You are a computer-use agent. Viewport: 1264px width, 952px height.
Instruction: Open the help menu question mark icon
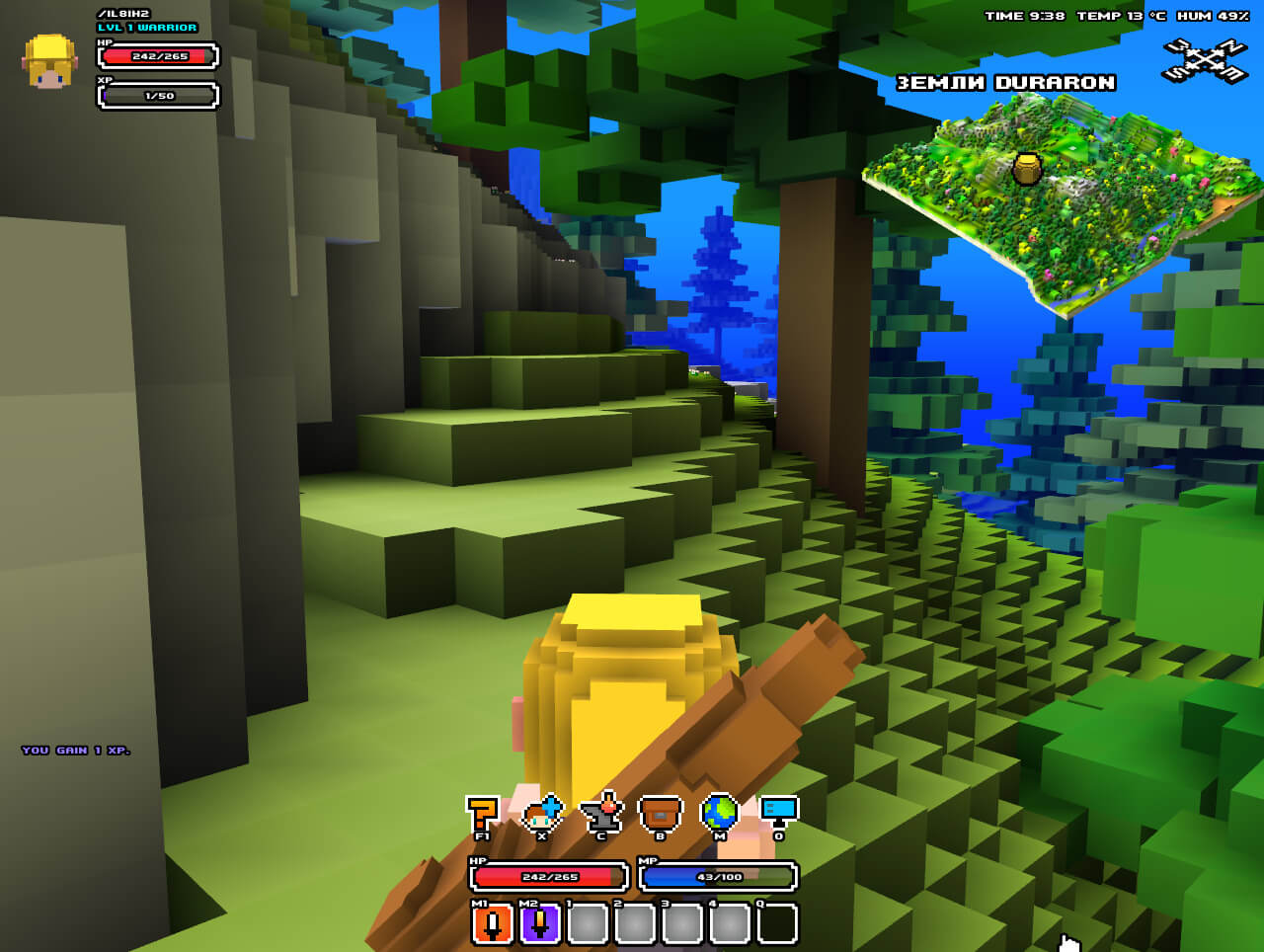coord(482,814)
